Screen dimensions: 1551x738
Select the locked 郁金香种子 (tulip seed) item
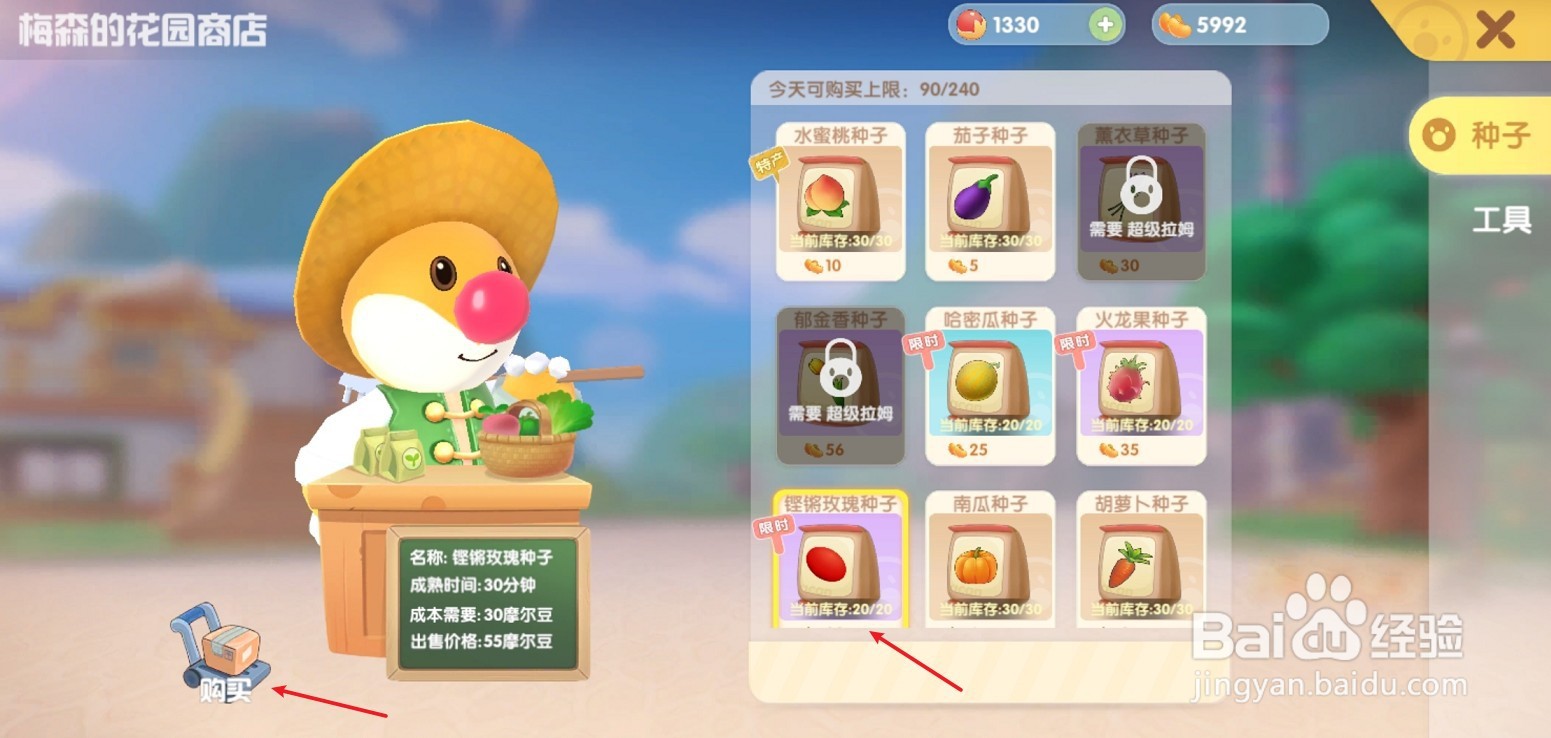838,383
